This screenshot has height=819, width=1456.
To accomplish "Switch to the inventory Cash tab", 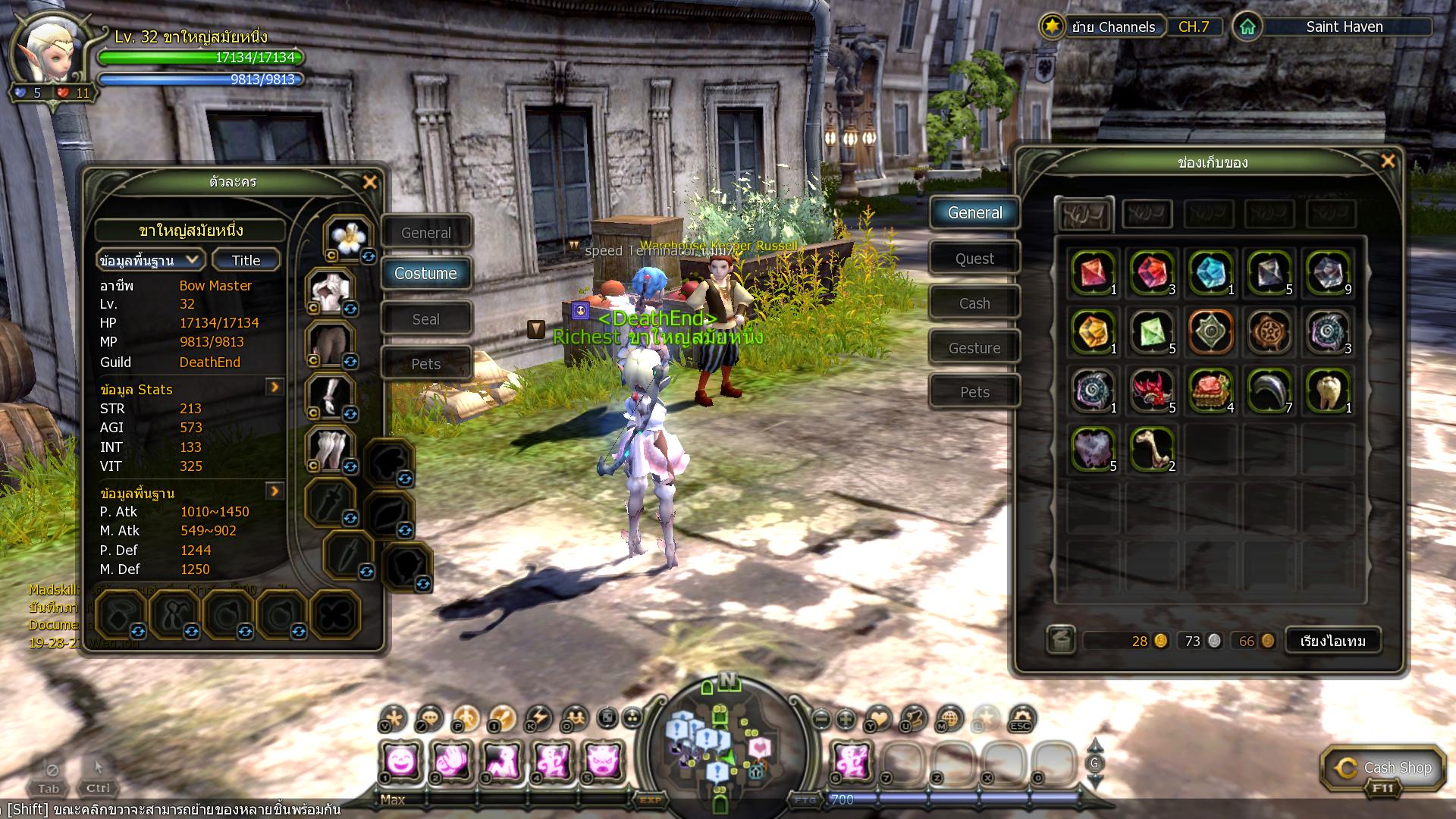I will point(974,303).
